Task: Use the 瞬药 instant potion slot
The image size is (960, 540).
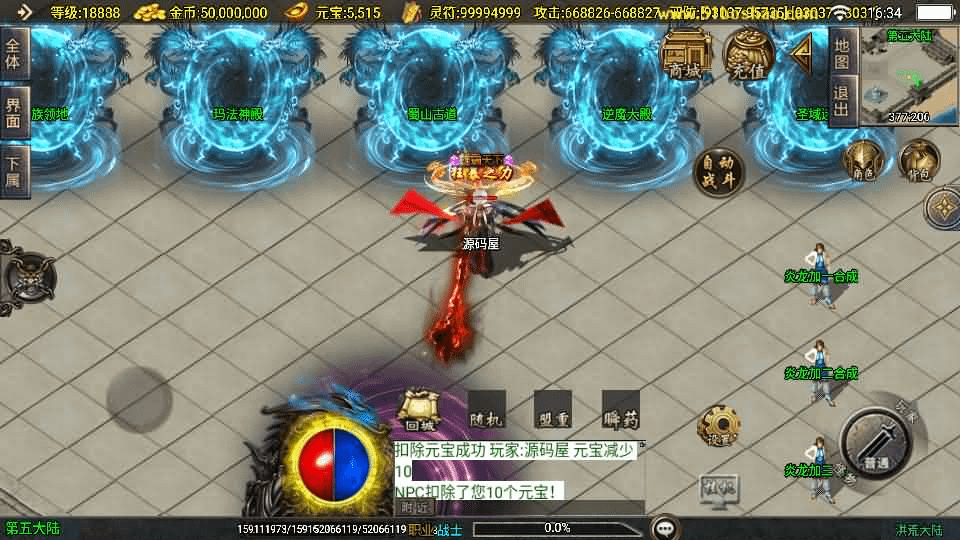Action: click(x=620, y=409)
